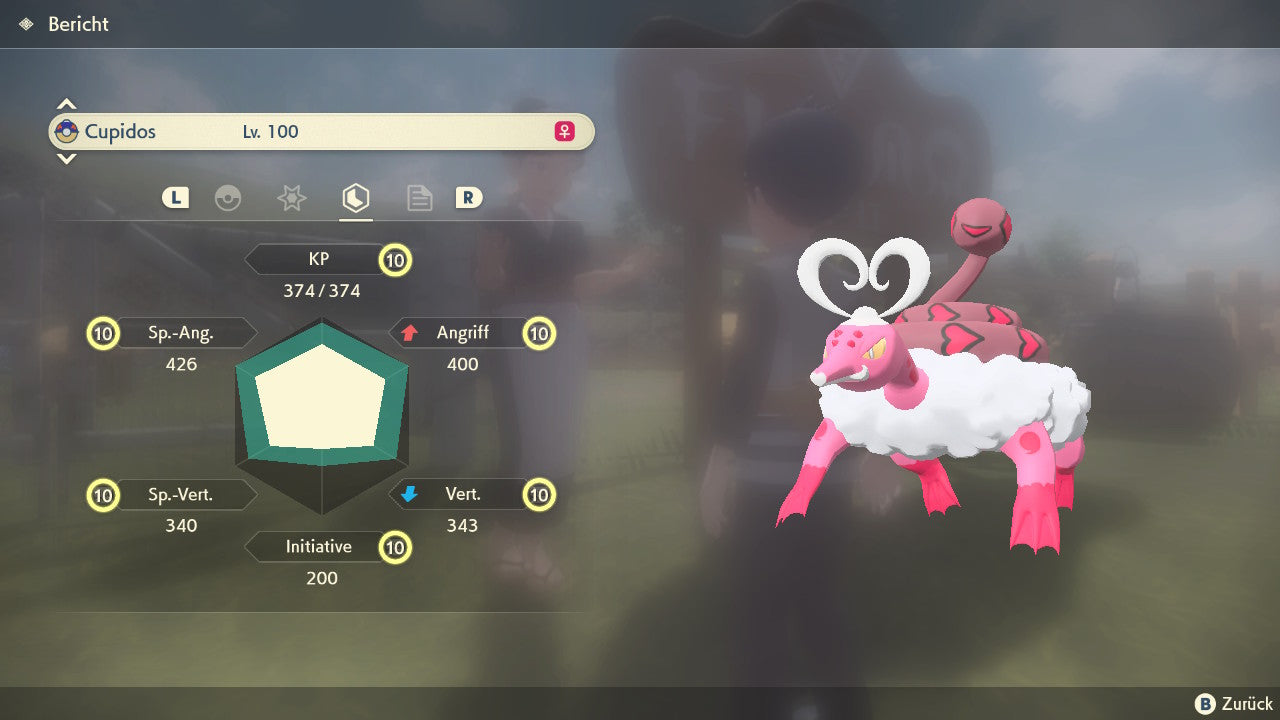Screen dimensions: 1280x720
Task: Select the Sp.-Vert. stat label
Action: 181,494
